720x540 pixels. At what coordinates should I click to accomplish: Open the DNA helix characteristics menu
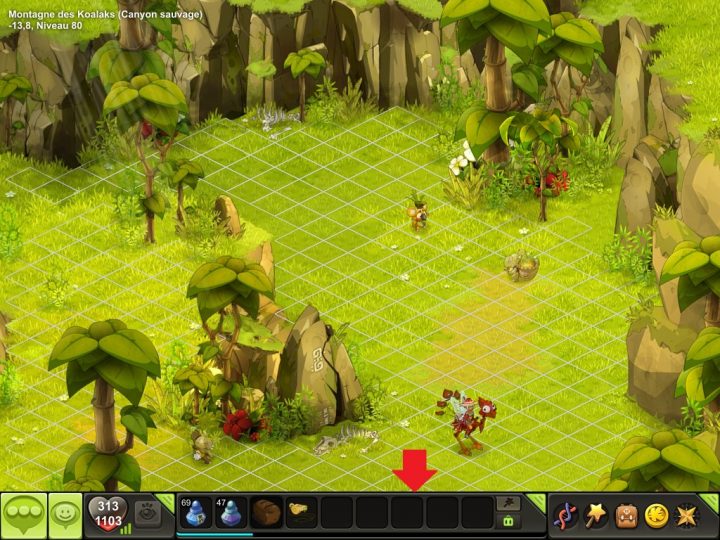[566, 515]
